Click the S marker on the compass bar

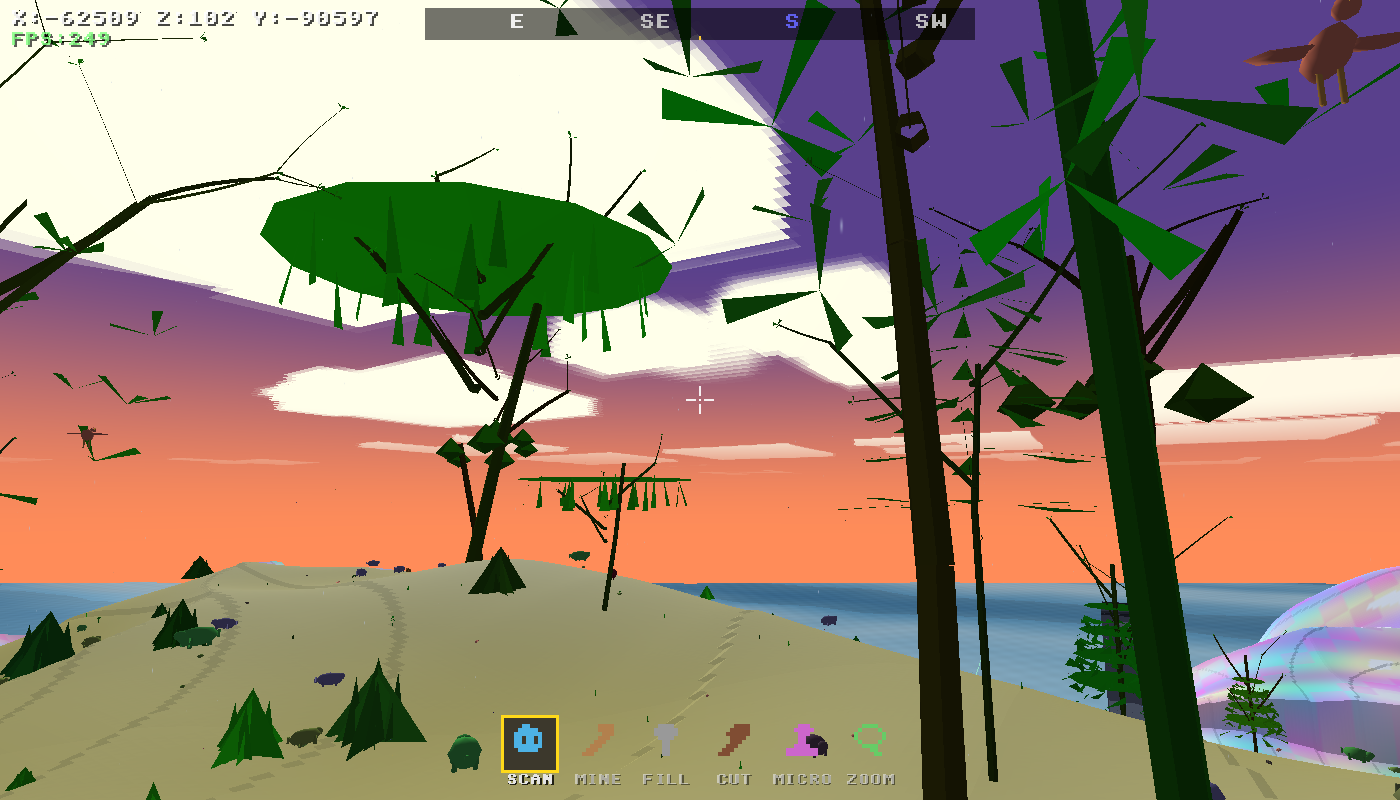[791, 22]
